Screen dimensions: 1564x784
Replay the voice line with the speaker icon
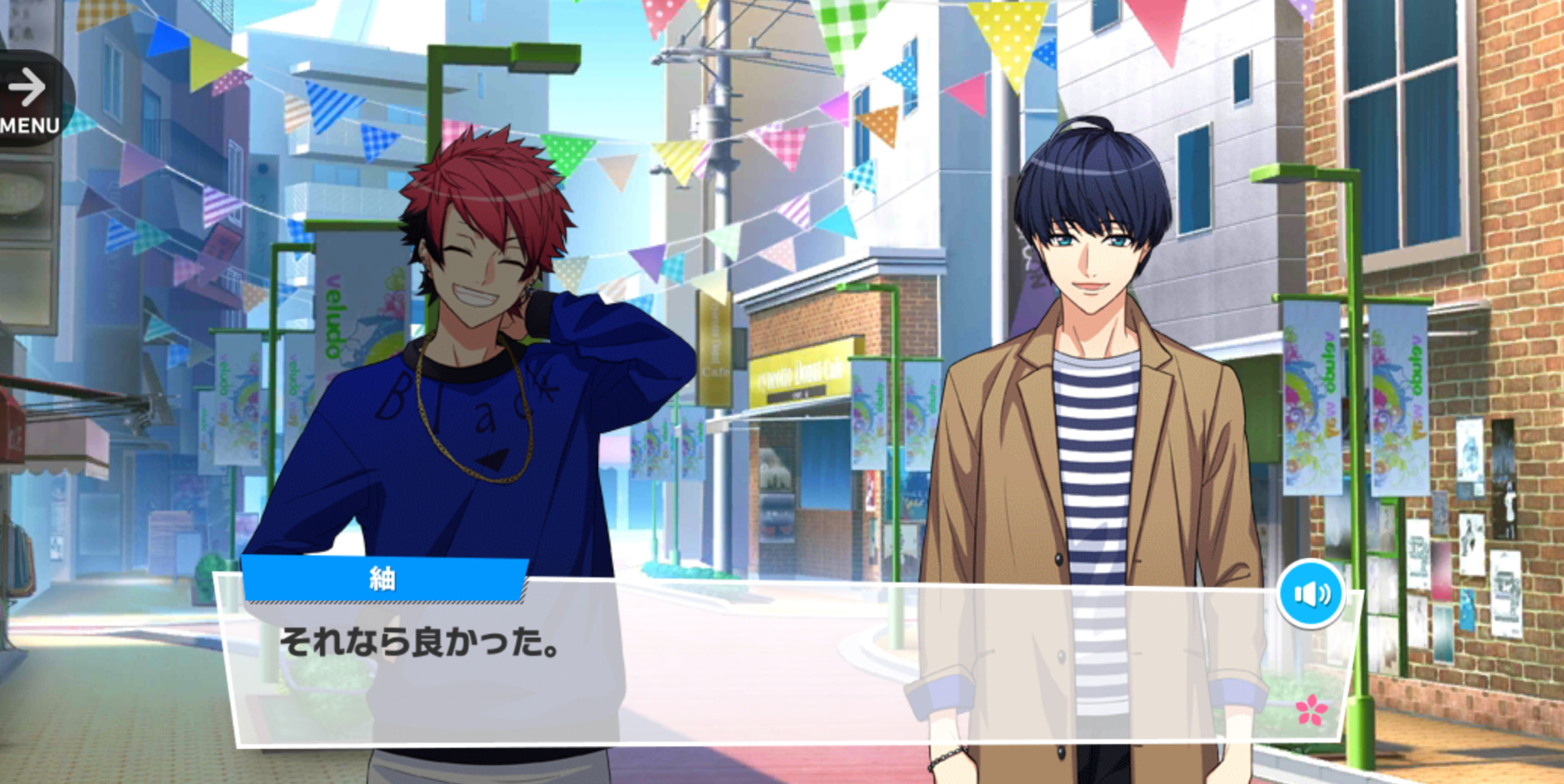[x=1311, y=593]
